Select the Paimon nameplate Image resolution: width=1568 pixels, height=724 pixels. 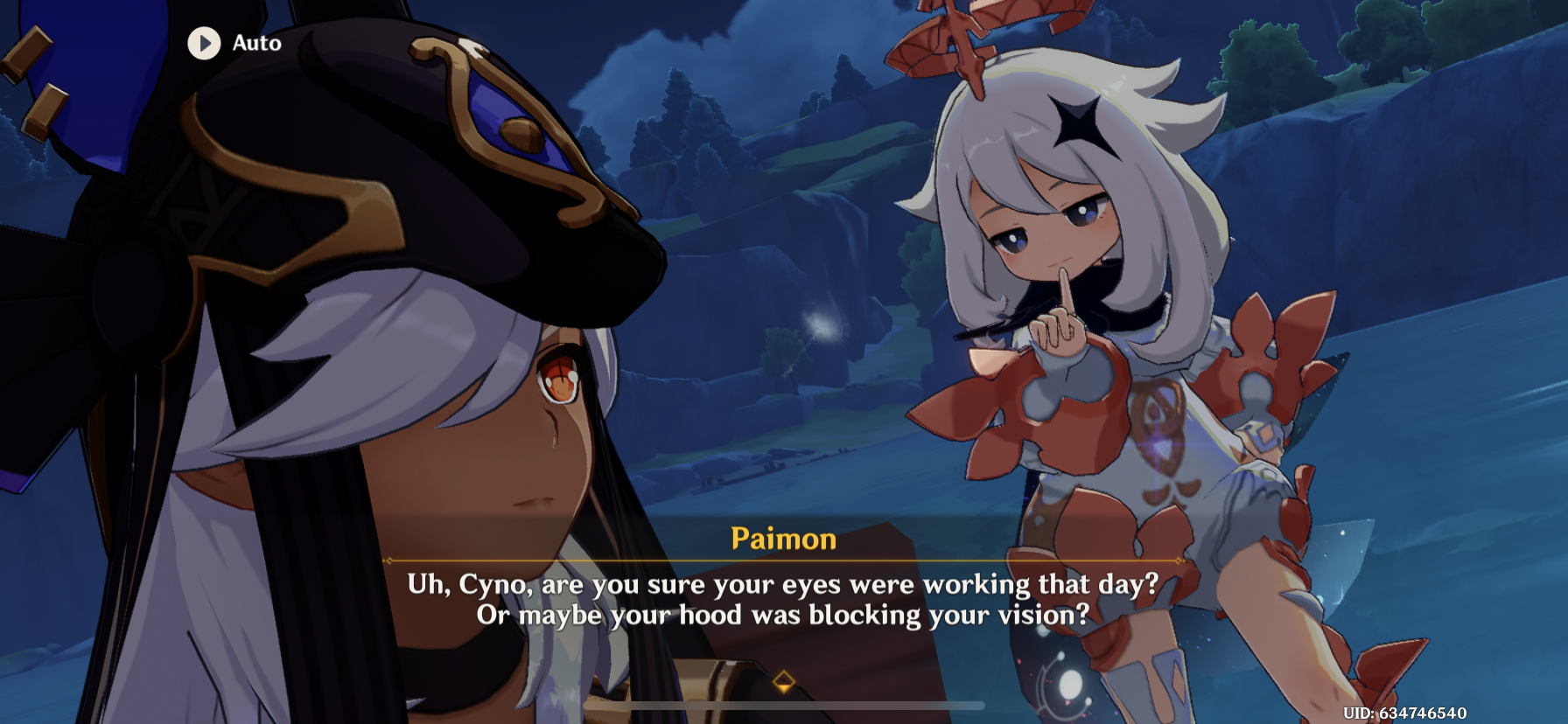[782, 540]
